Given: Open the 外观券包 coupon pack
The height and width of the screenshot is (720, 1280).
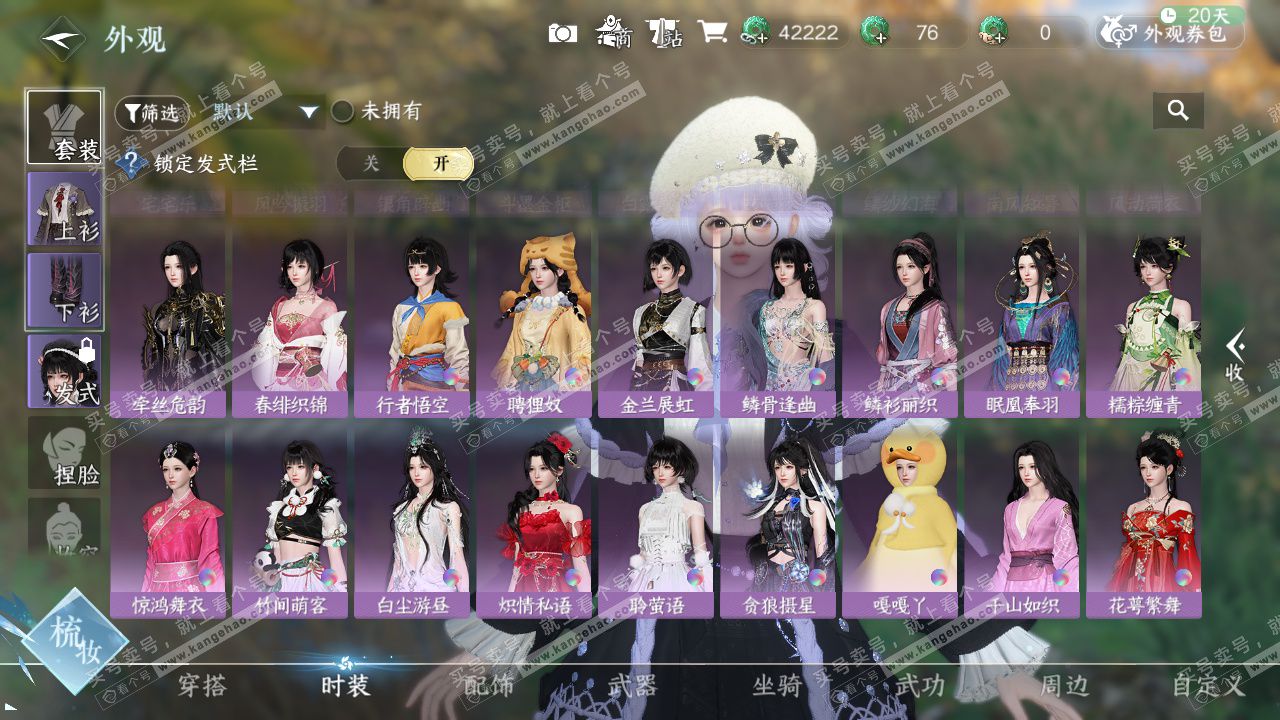Looking at the screenshot, I should click(1172, 33).
